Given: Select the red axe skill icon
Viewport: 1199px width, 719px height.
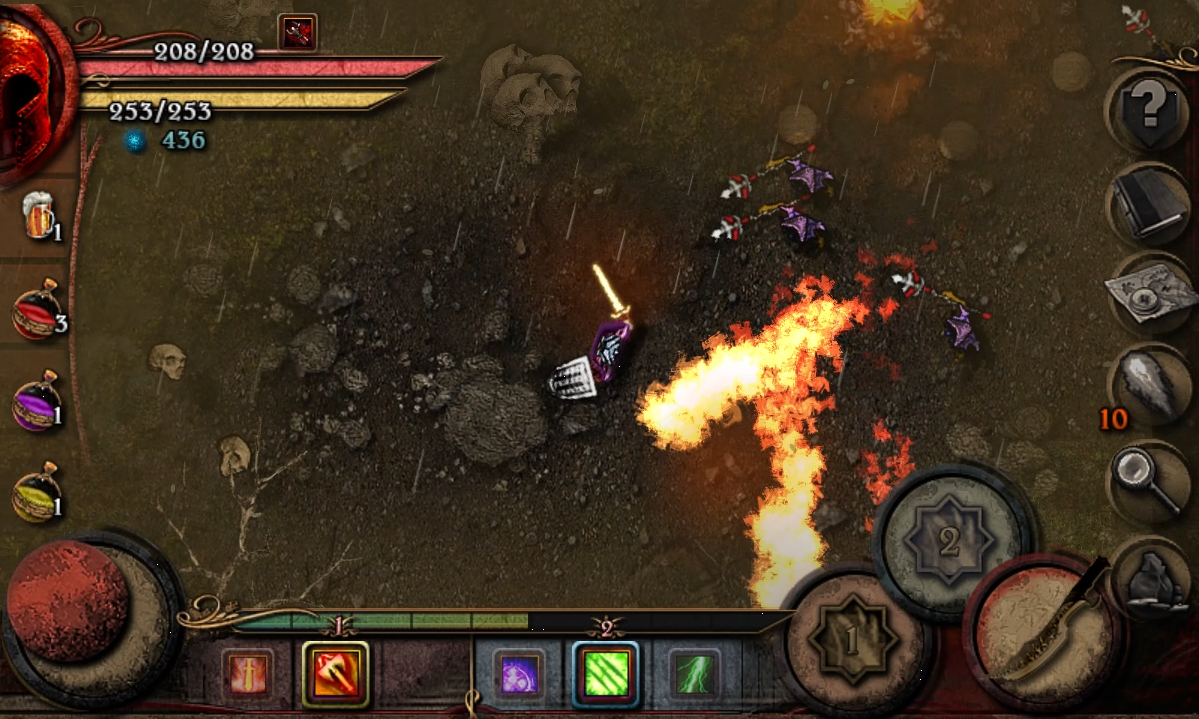Looking at the screenshot, I should click(335, 673).
